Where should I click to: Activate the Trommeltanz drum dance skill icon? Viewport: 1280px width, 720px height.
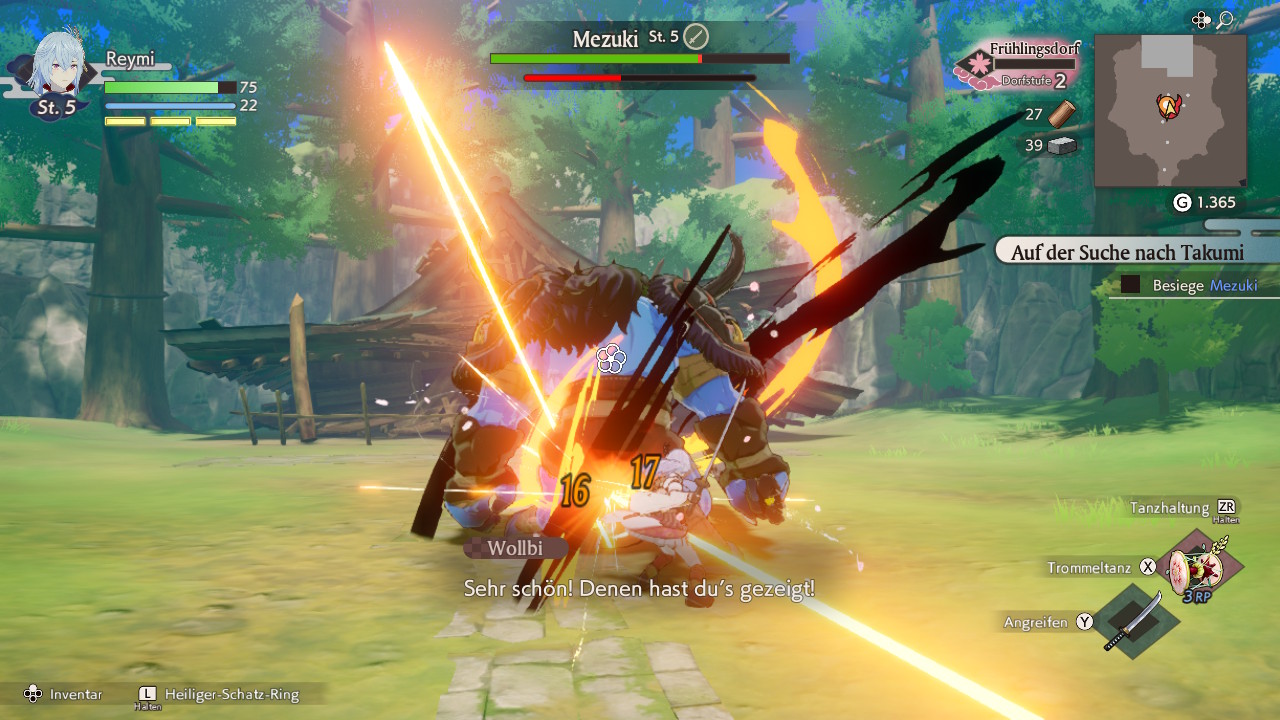(x=1204, y=570)
